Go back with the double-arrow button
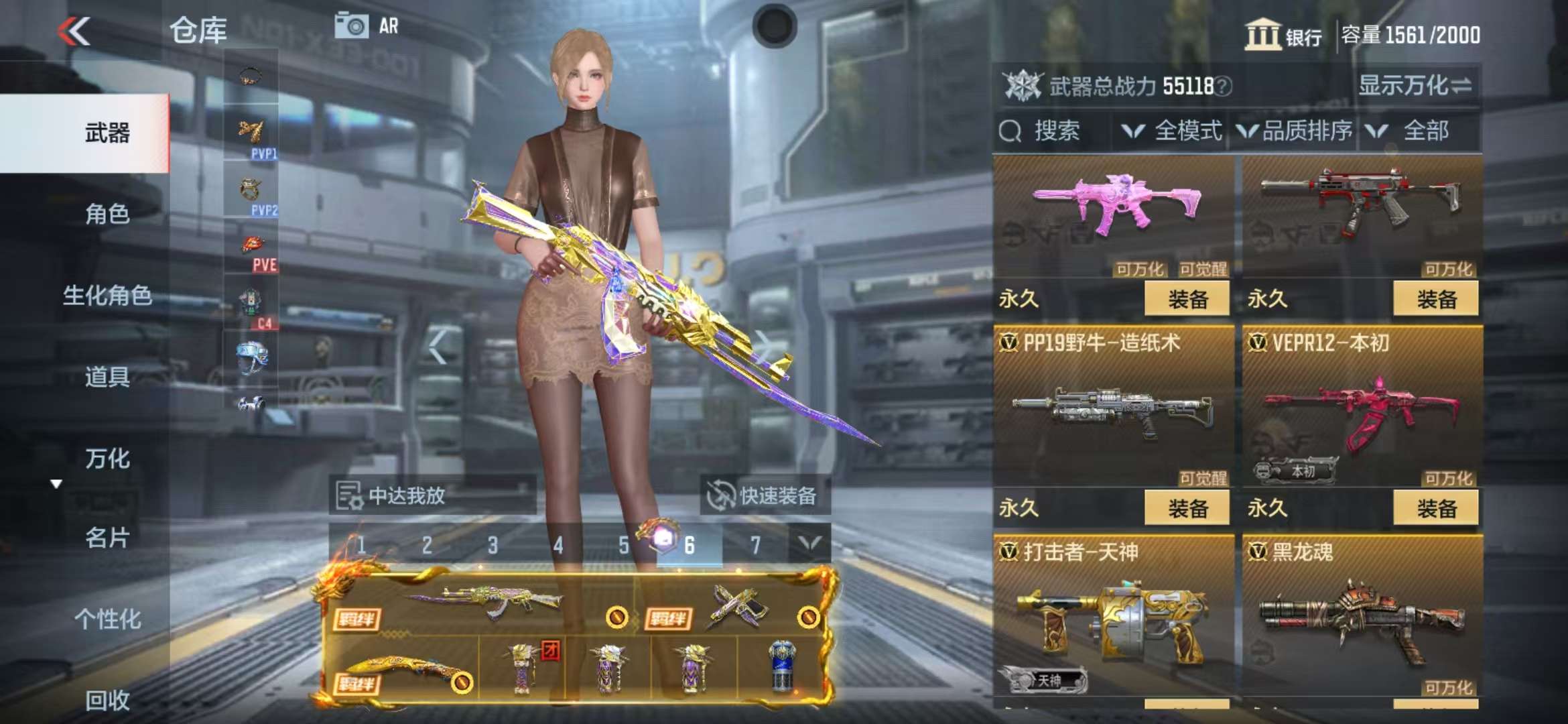This screenshot has height=724, width=1568. point(74,32)
